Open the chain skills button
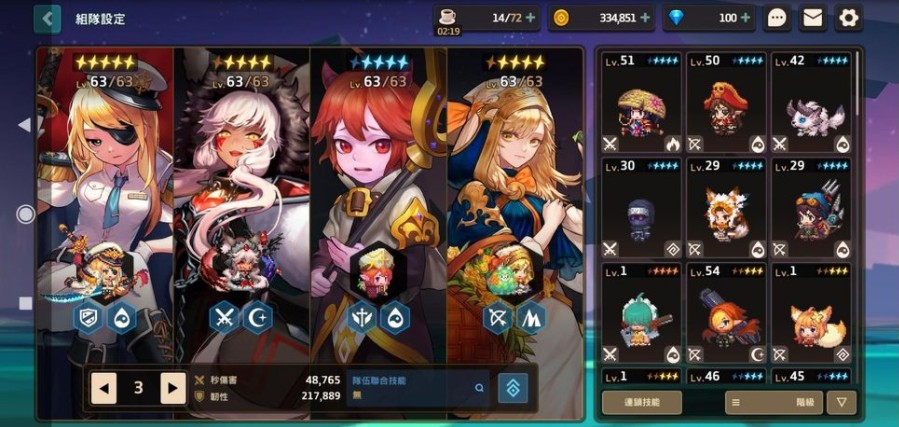Viewport: 899px width, 427px height. (x=642, y=402)
